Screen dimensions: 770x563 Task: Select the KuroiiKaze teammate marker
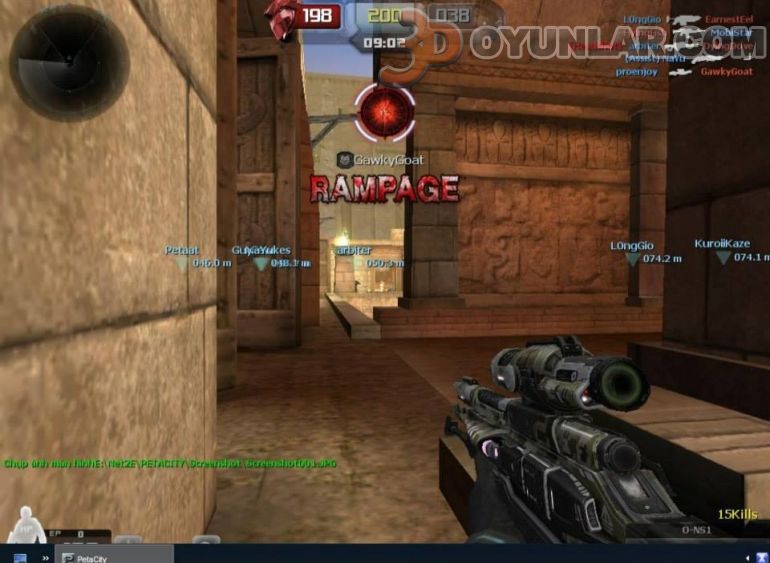(x=723, y=257)
